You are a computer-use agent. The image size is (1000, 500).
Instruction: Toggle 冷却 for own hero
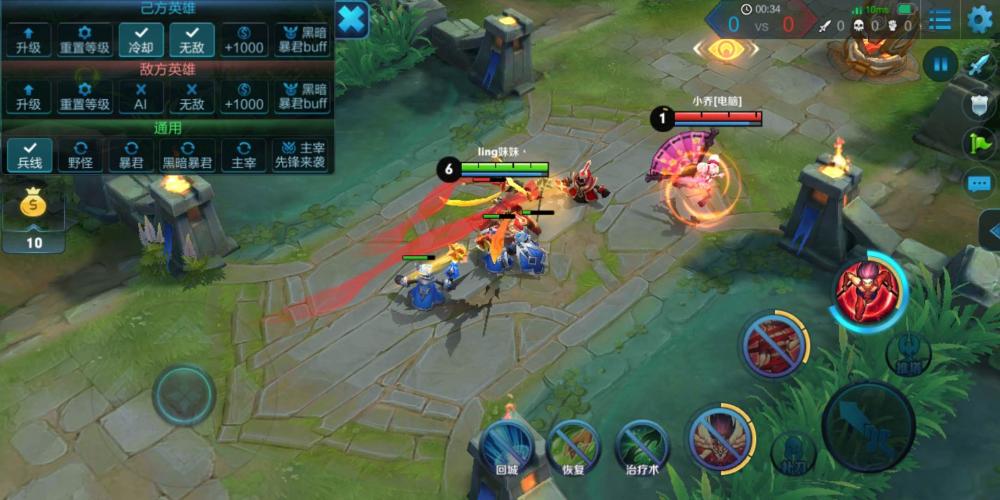pos(140,40)
